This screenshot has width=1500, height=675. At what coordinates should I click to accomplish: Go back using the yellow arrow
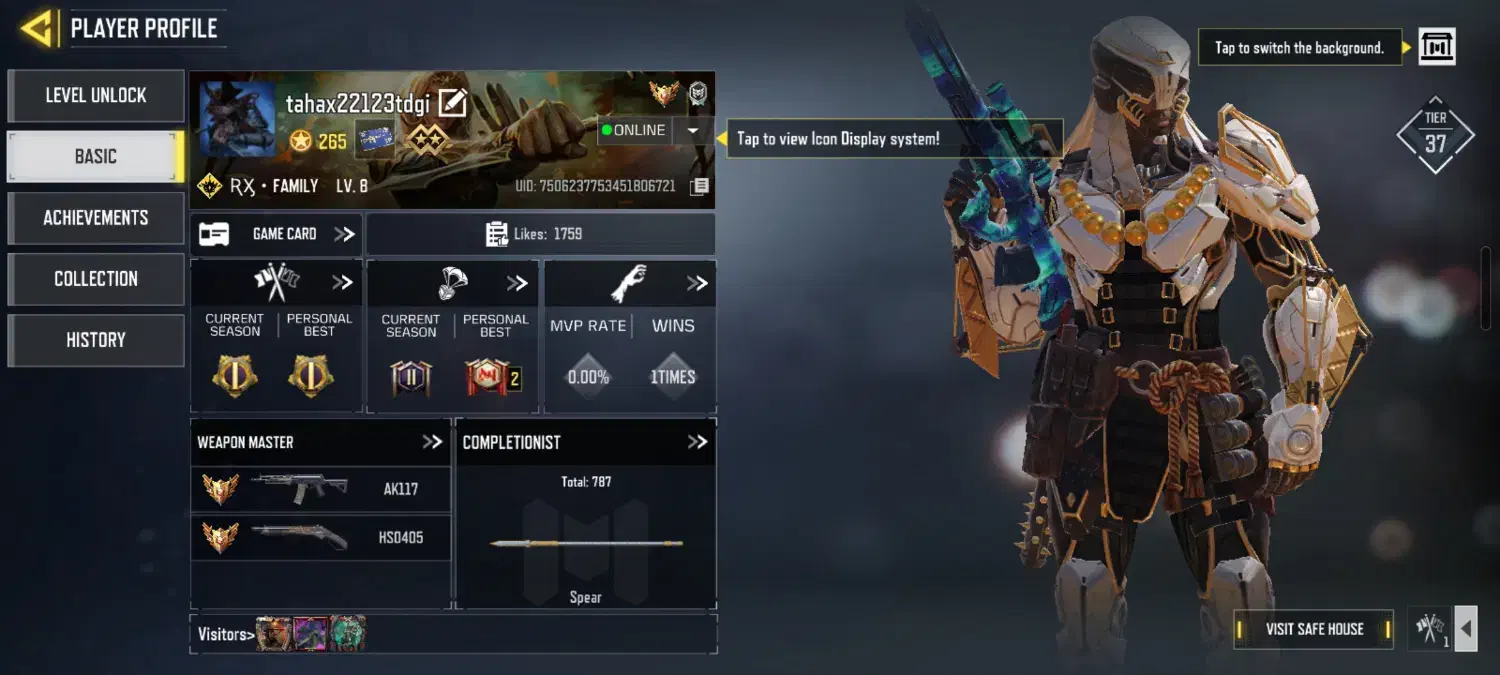[x=37, y=28]
